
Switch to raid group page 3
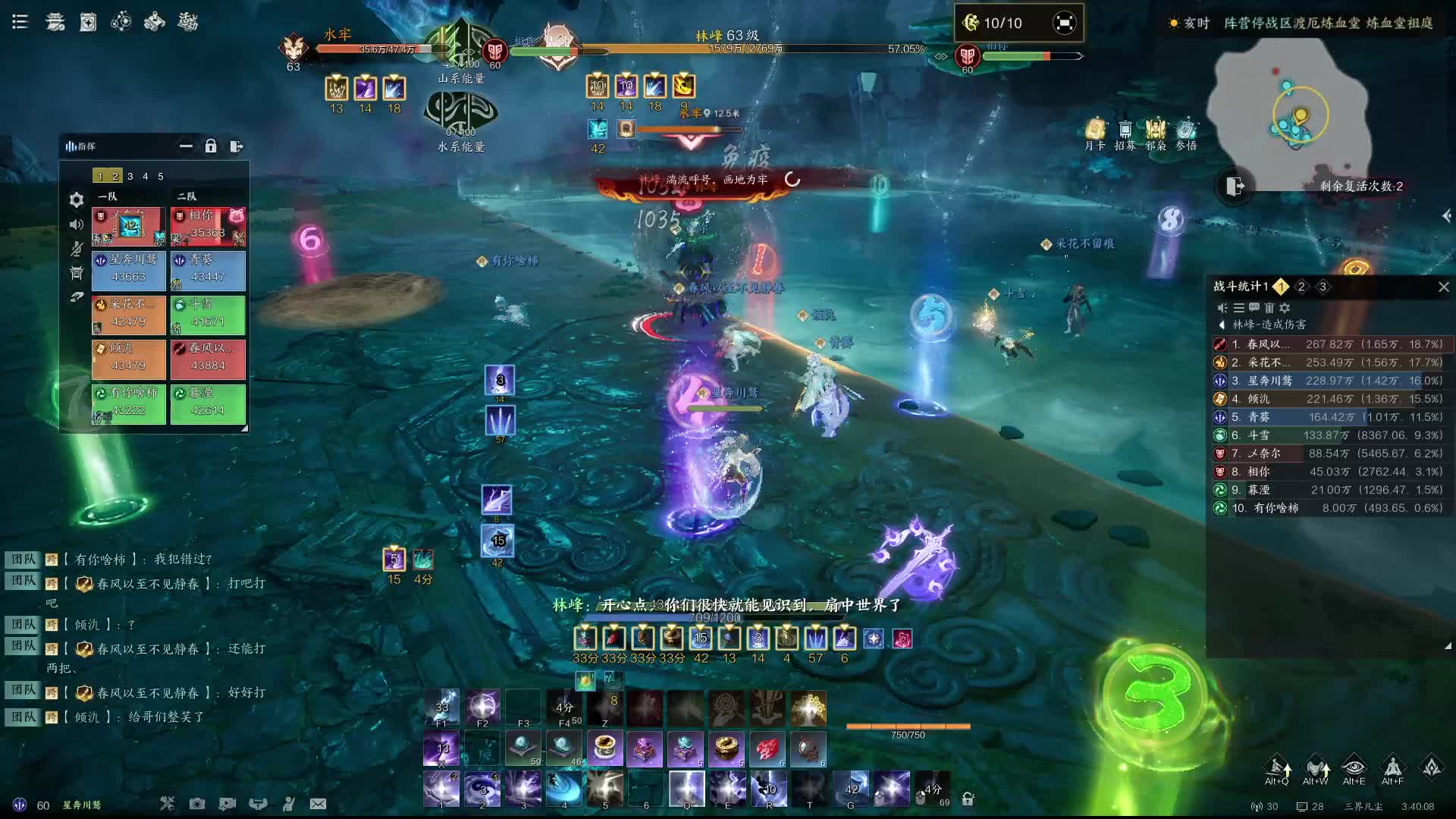point(130,176)
